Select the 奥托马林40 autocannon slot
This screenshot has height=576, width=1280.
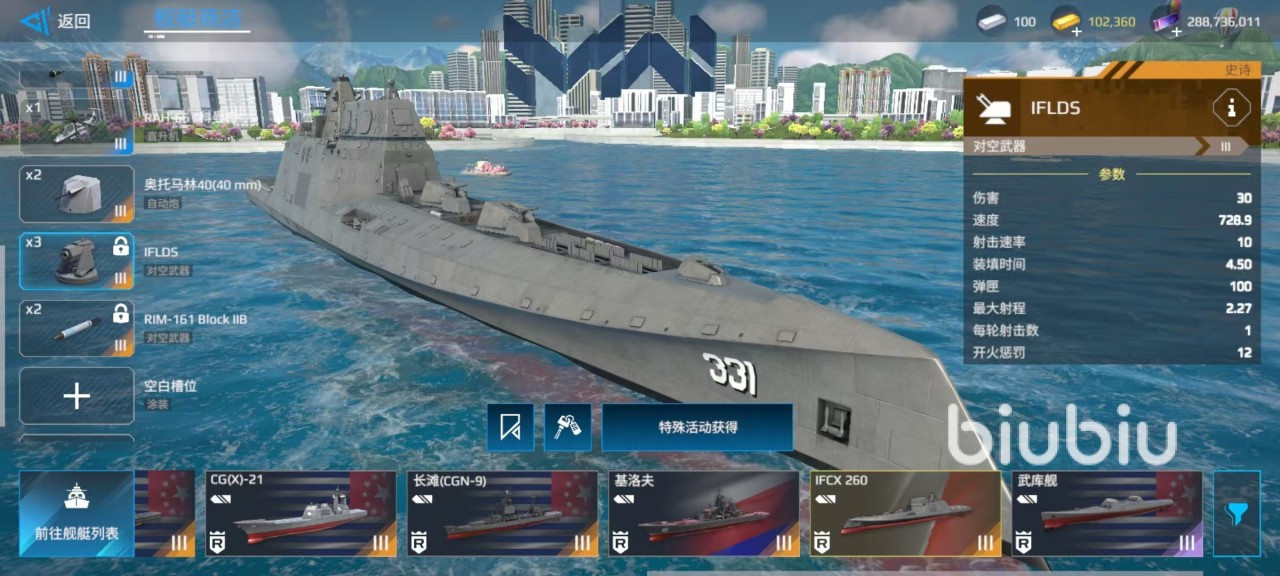pos(77,193)
